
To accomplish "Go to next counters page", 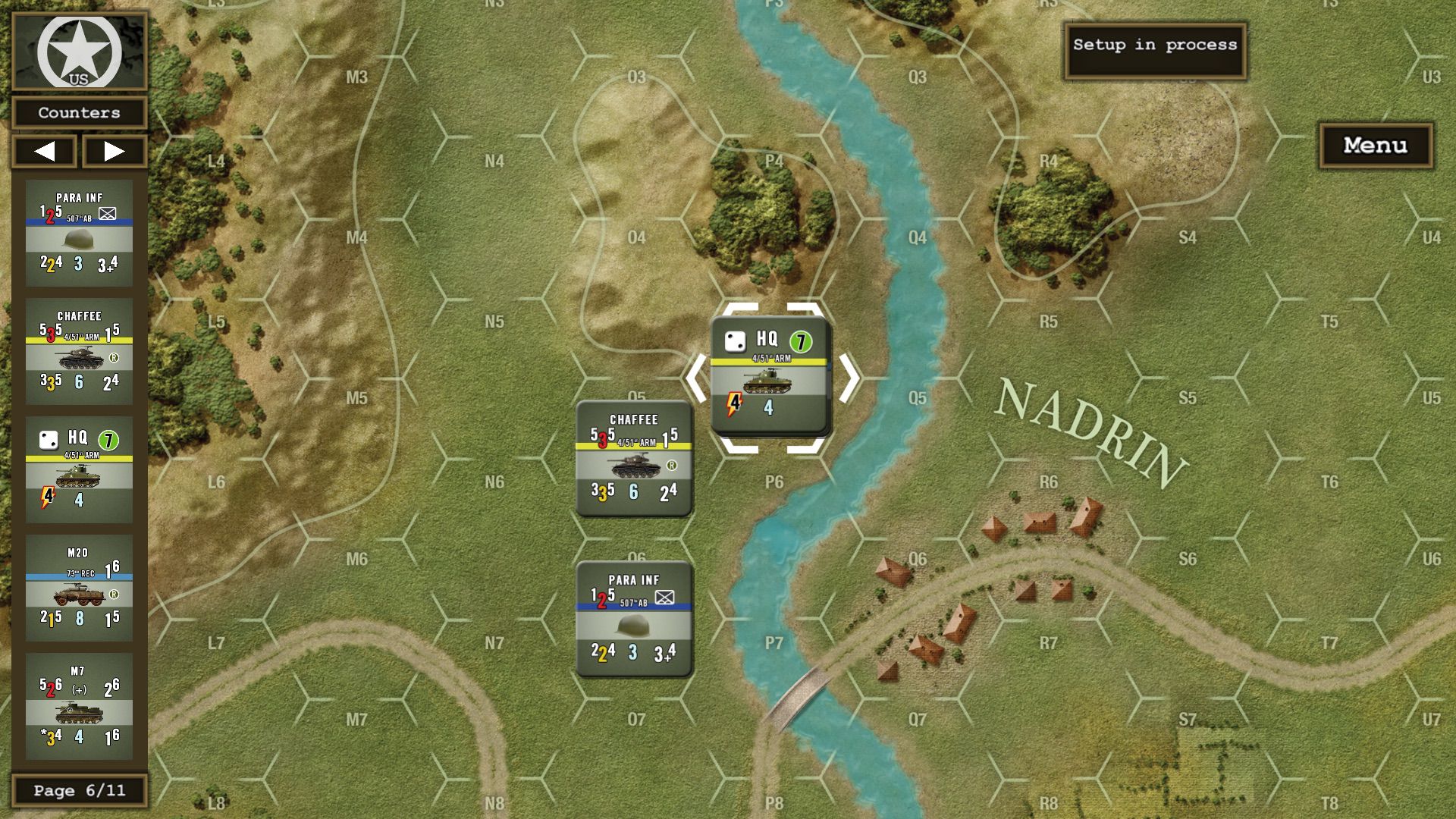I will coord(114,151).
